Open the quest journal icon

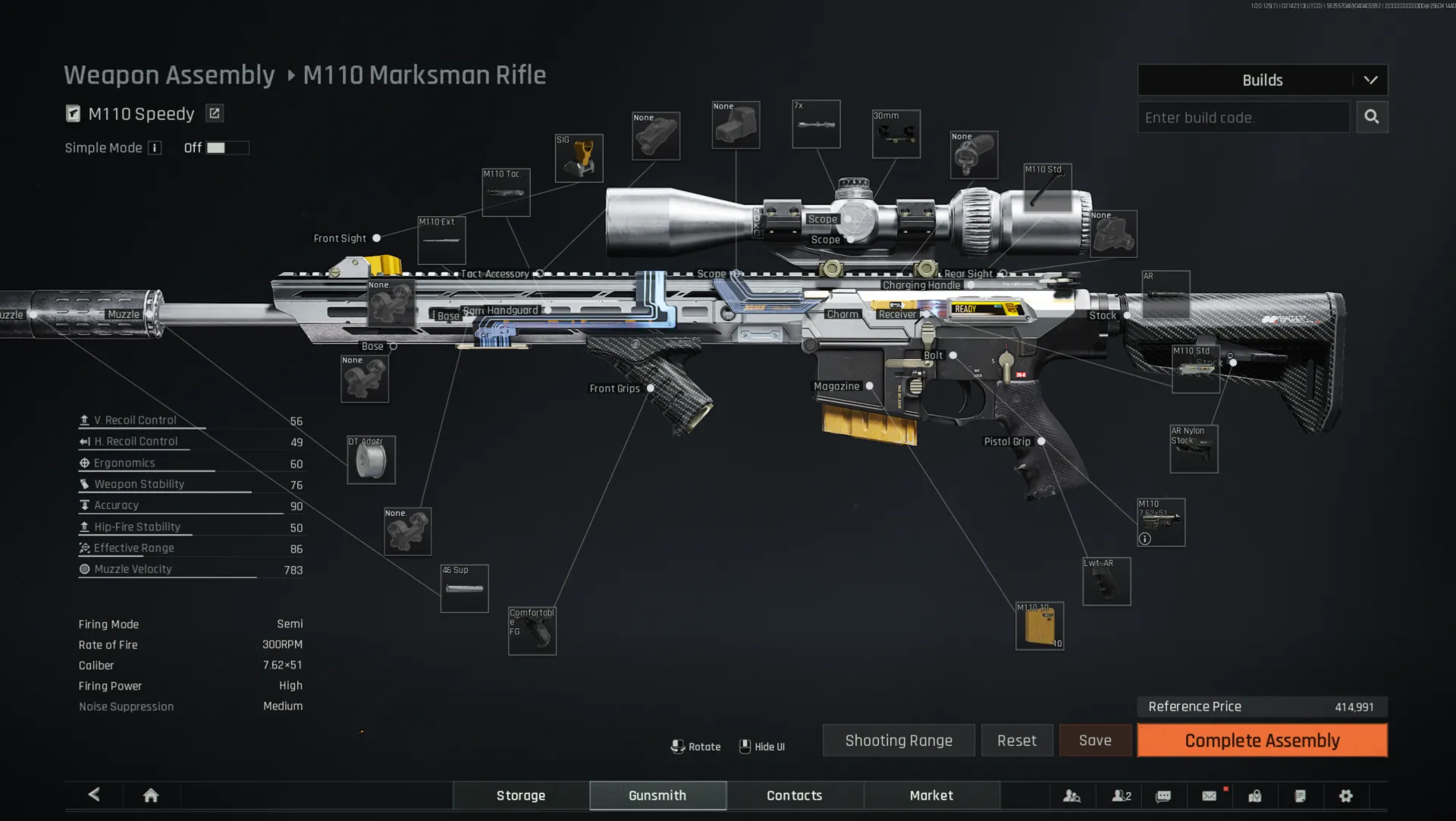[1301, 796]
